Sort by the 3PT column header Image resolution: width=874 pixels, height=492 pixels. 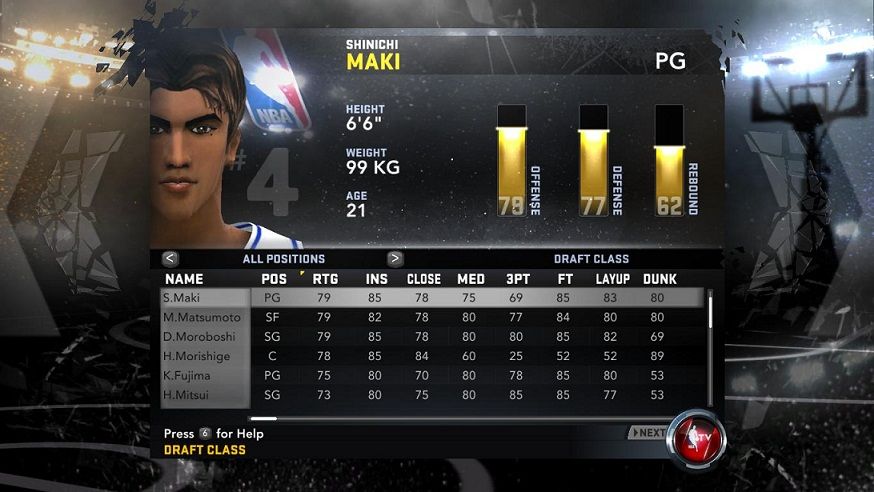click(x=518, y=279)
